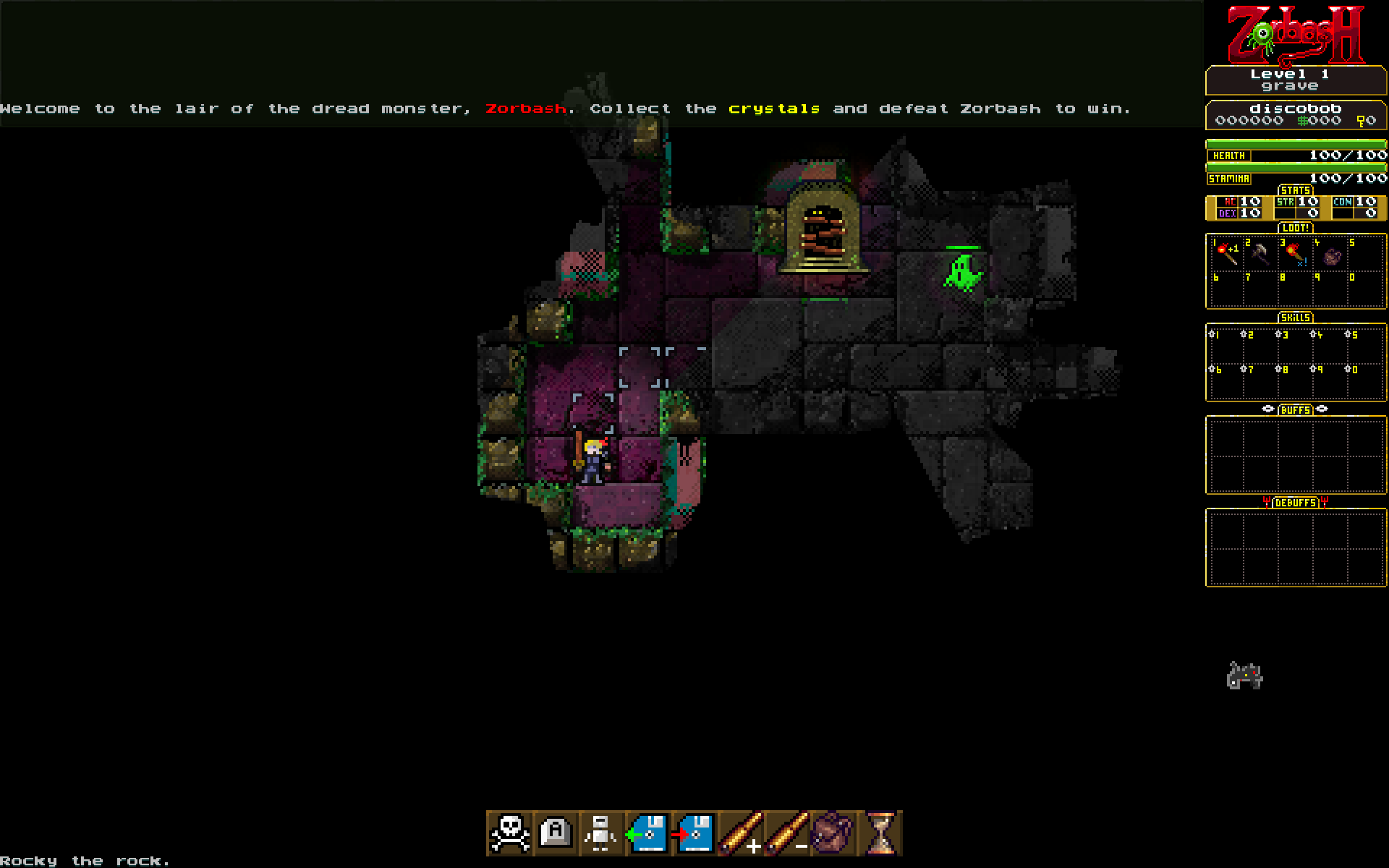Click the skull and crossbones toolbar icon
The height and width of the screenshot is (868, 1389).
coord(510,833)
